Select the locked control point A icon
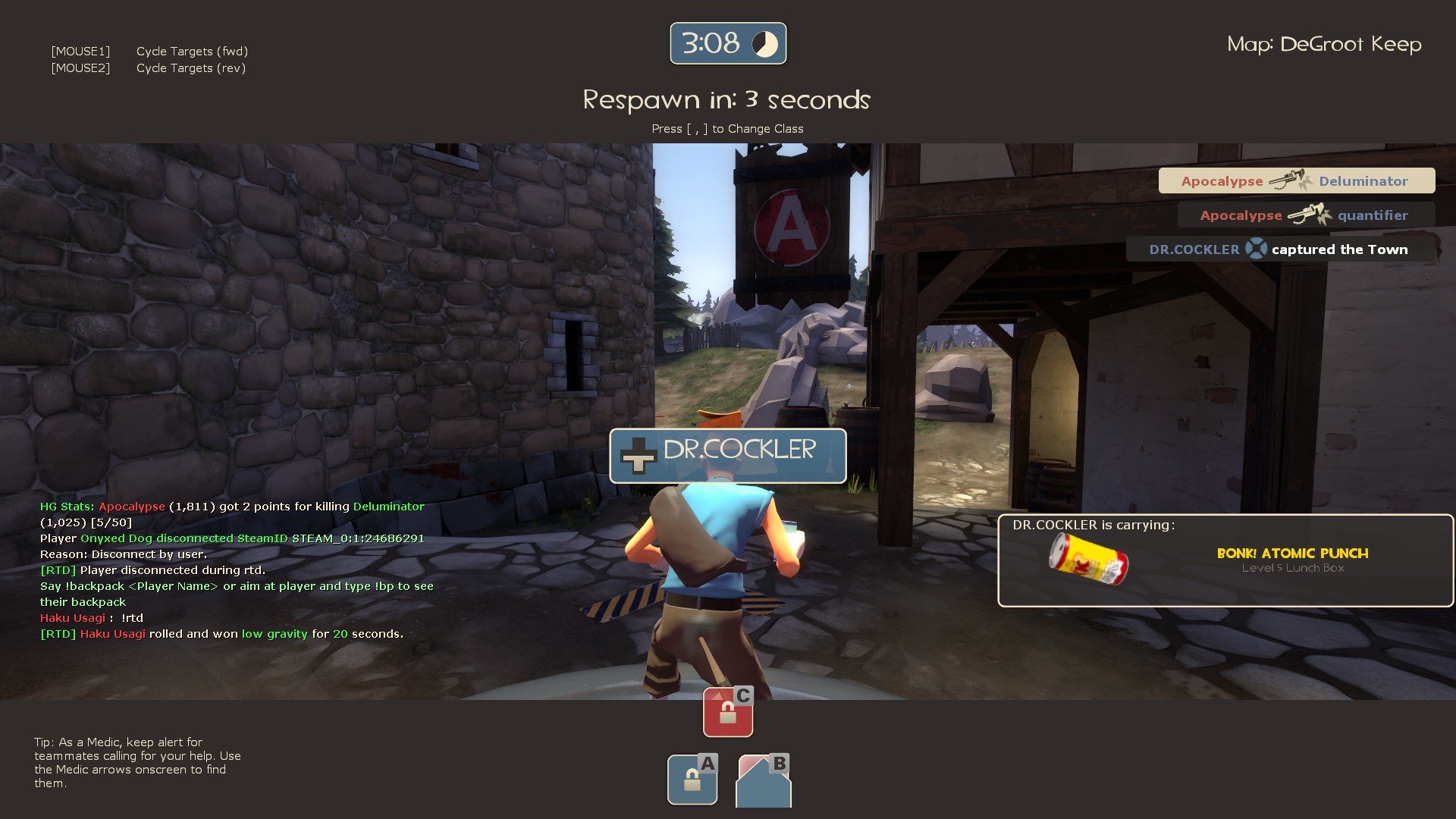This screenshot has height=819, width=1456. pyautogui.click(x=692, y=779)
